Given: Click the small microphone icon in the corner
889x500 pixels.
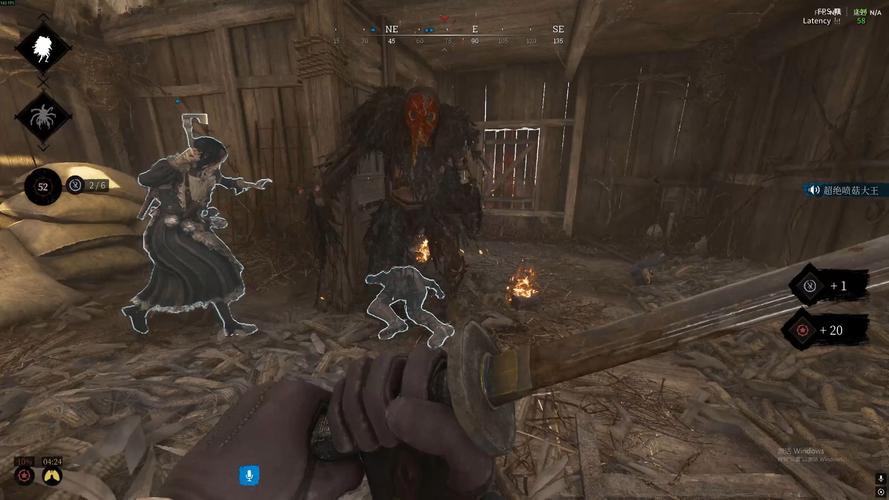Looking at the screenshot, I should (x=879, y=478).
